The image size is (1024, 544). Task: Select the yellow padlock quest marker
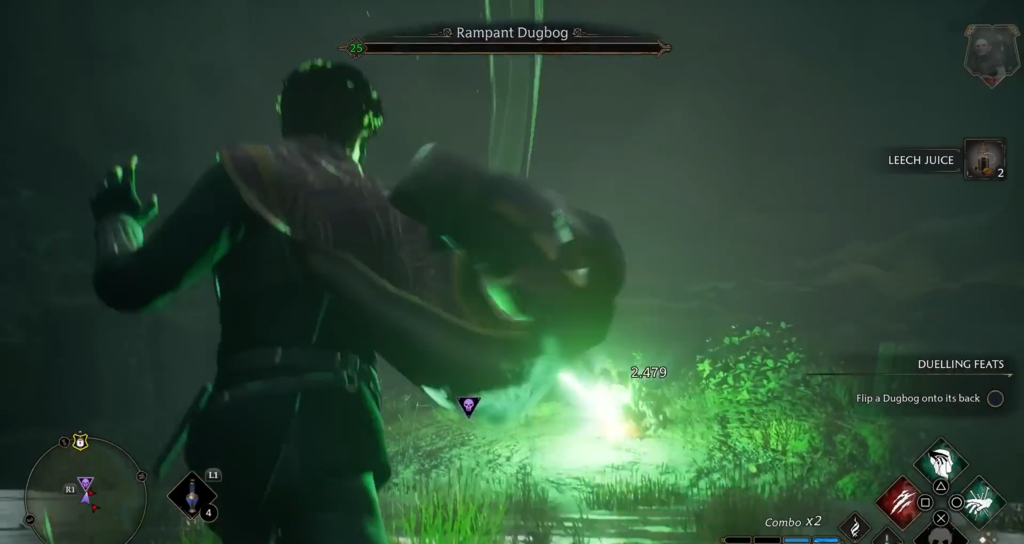[x=79, y=441]
